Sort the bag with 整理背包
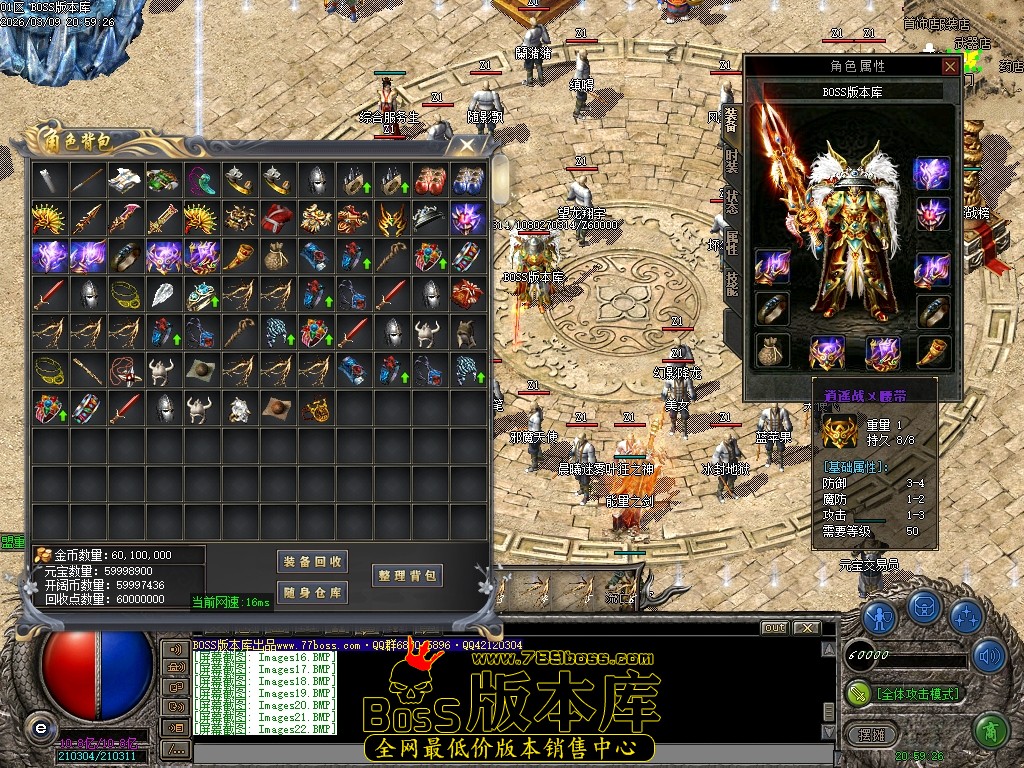 (407, 575)
